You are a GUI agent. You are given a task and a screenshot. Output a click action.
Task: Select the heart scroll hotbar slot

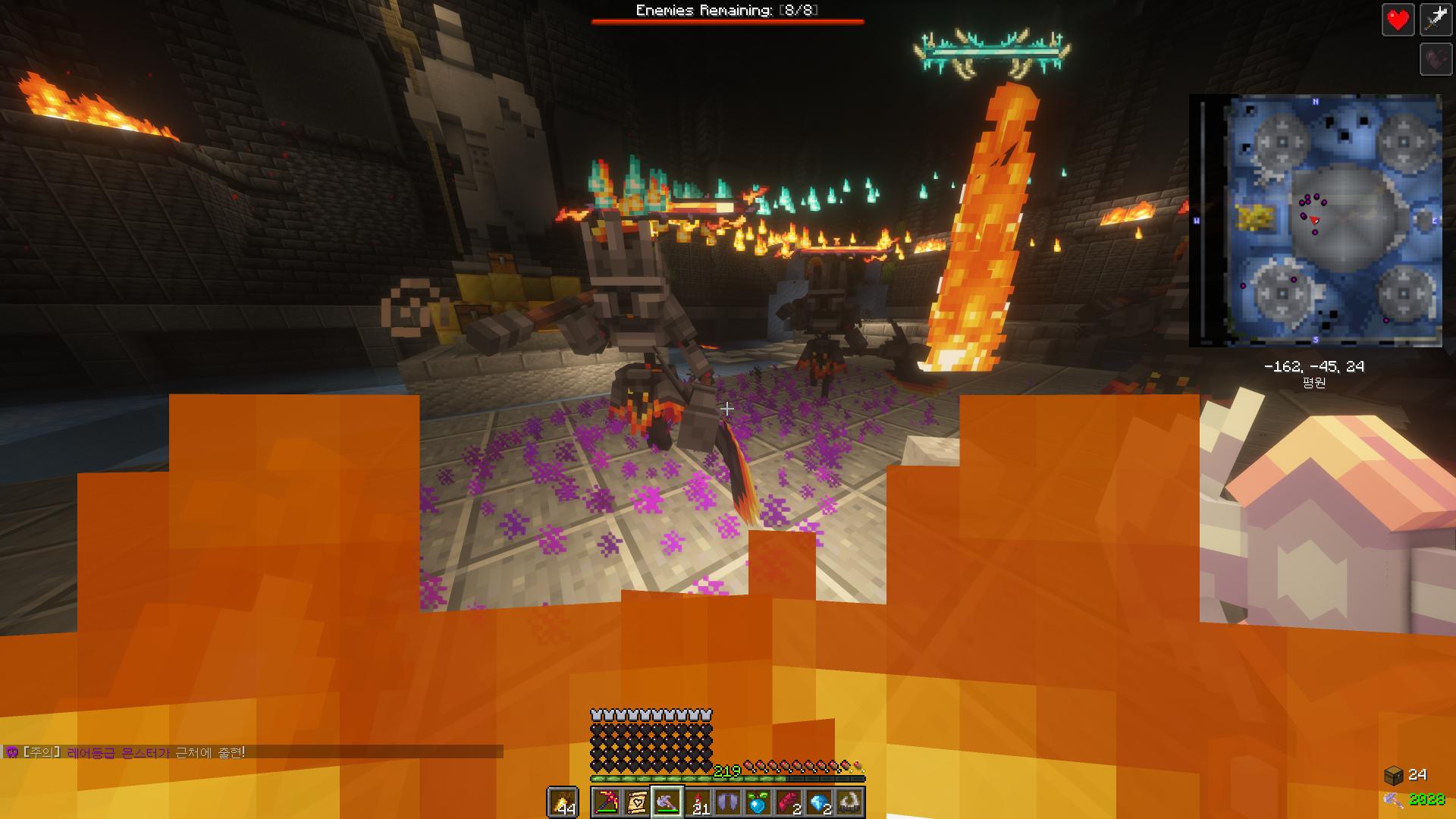[637, 802]
